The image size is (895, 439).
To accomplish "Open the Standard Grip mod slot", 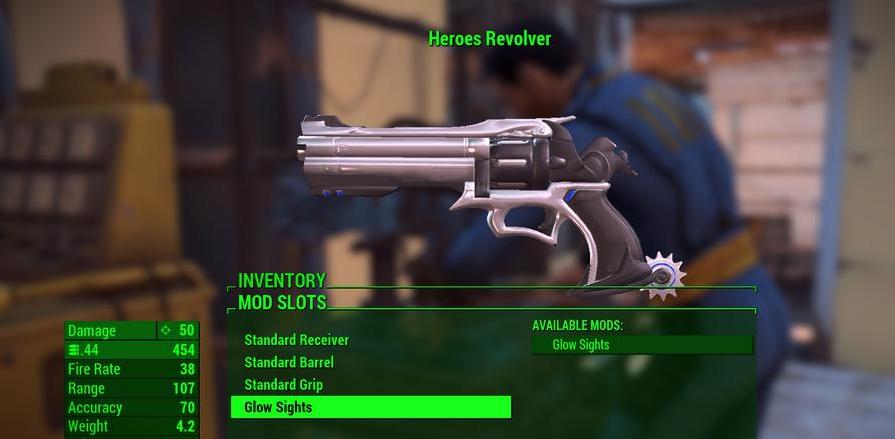I will [x=283, y=385].
